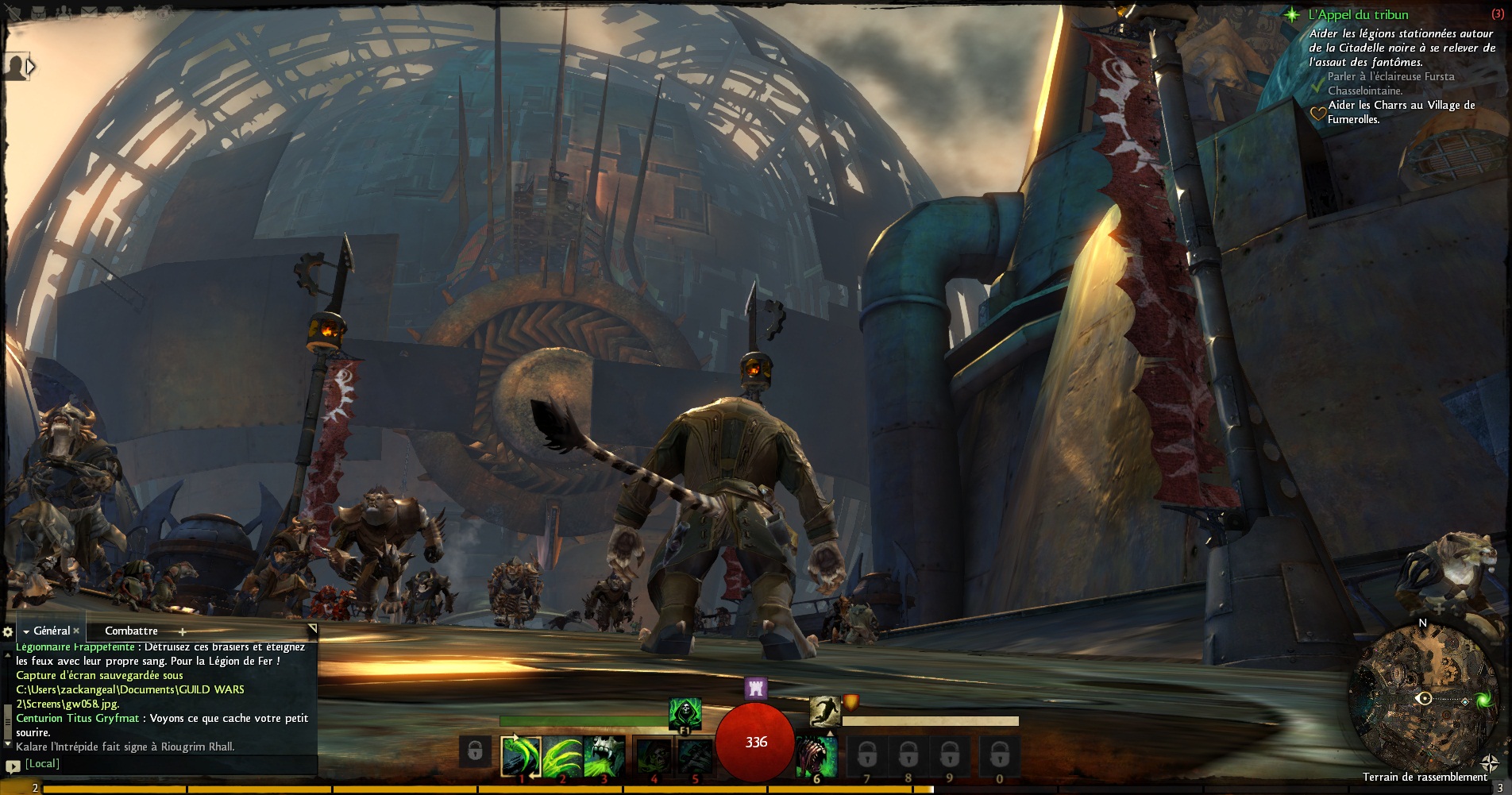
Task: Click the purple castle tower icon
Action: (755, 688)
